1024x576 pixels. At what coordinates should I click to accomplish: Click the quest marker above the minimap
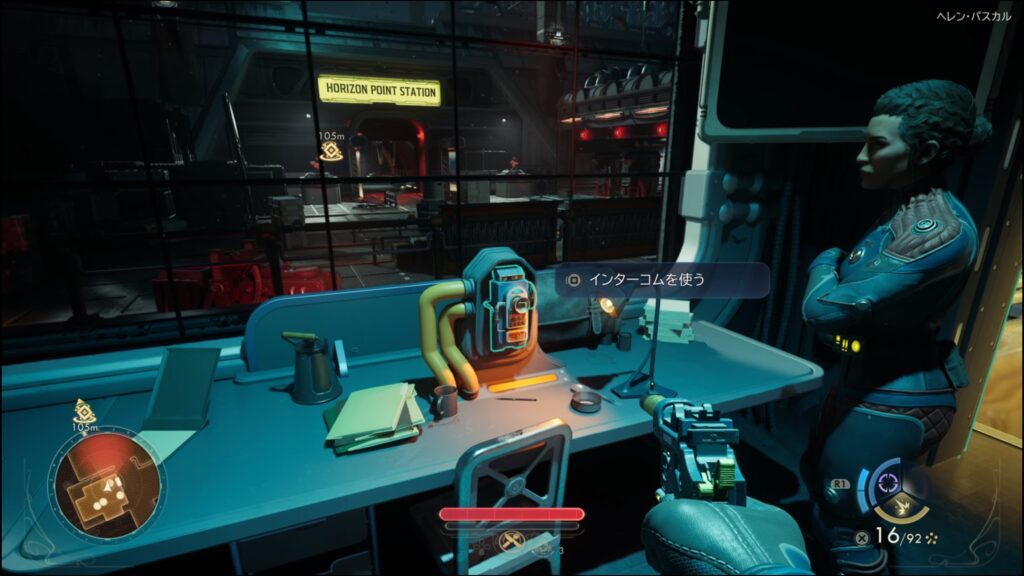click(84, 409)
